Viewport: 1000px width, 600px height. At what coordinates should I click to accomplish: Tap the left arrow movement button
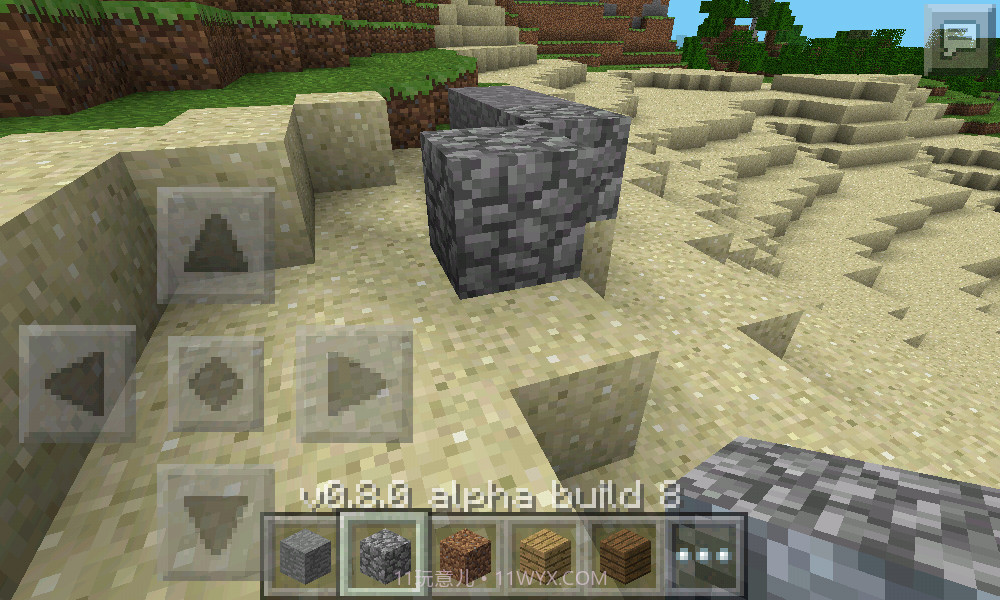click(x=78, y=383)
